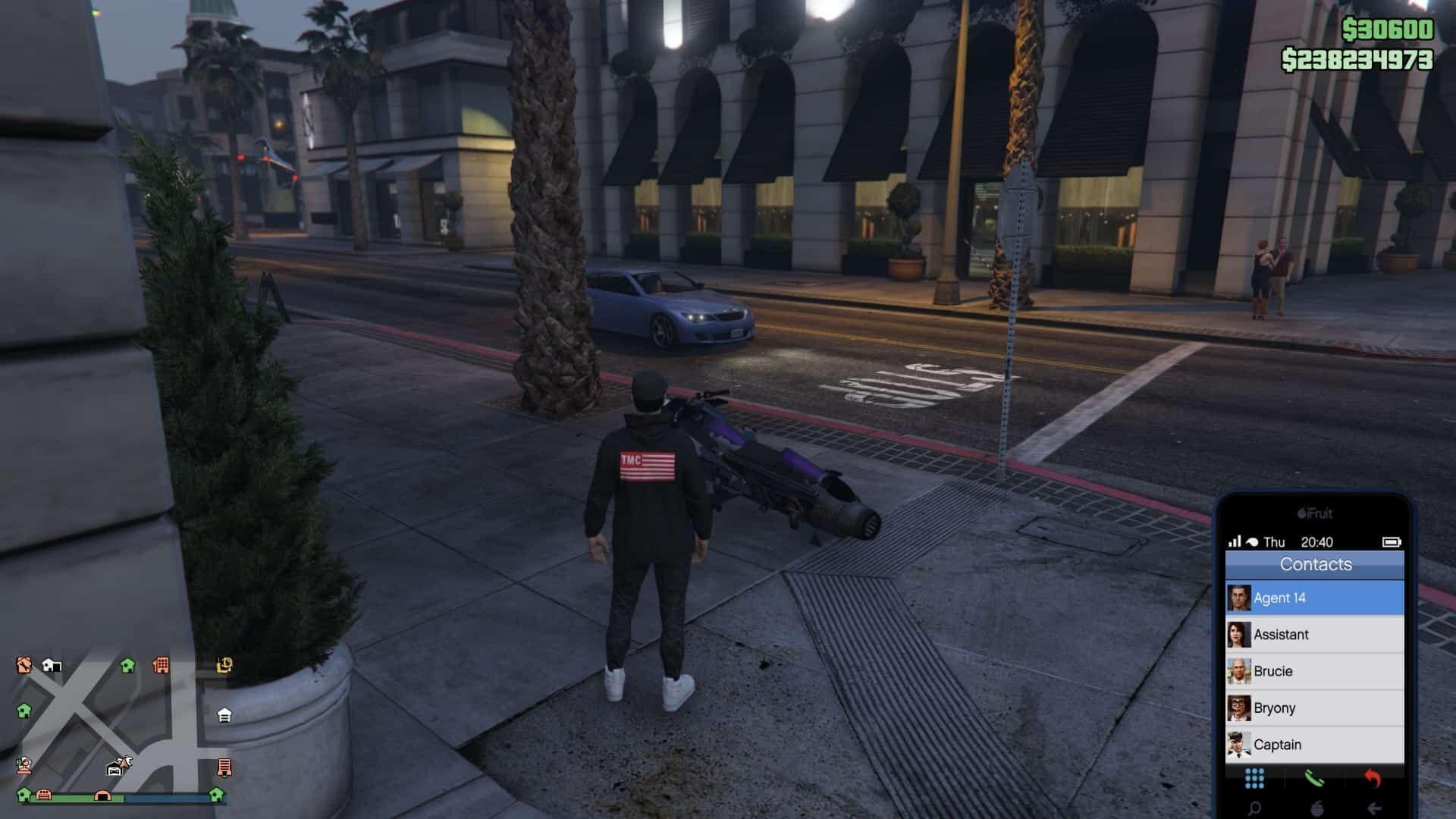Click the yellow minimap blip

[x=224, y=665]
